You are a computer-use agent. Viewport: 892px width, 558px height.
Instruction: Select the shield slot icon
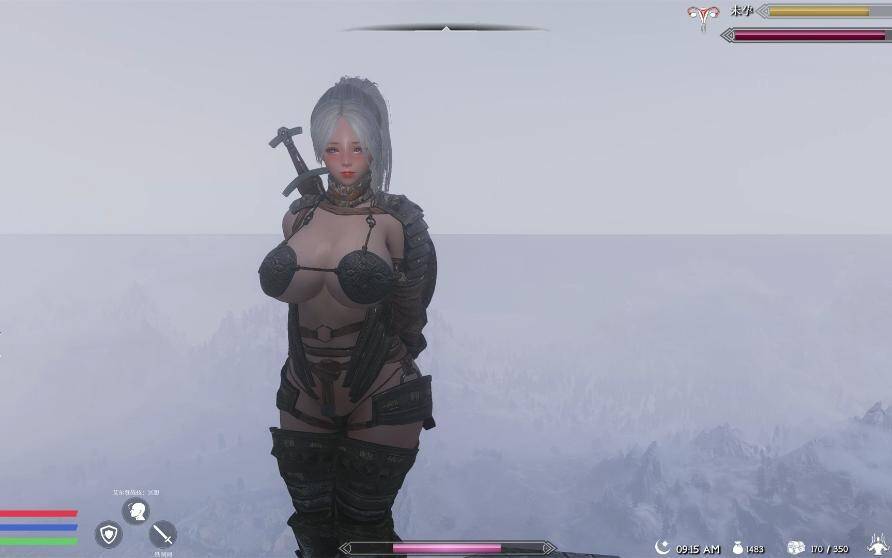[x=108, y=533]
